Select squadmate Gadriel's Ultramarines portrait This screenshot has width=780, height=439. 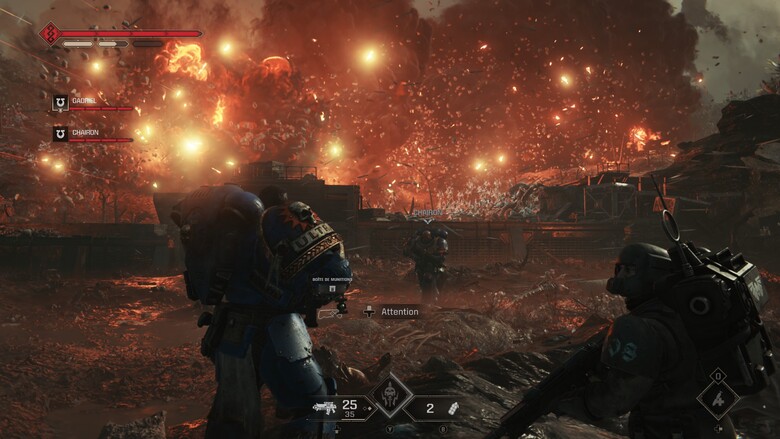point(60,102)
